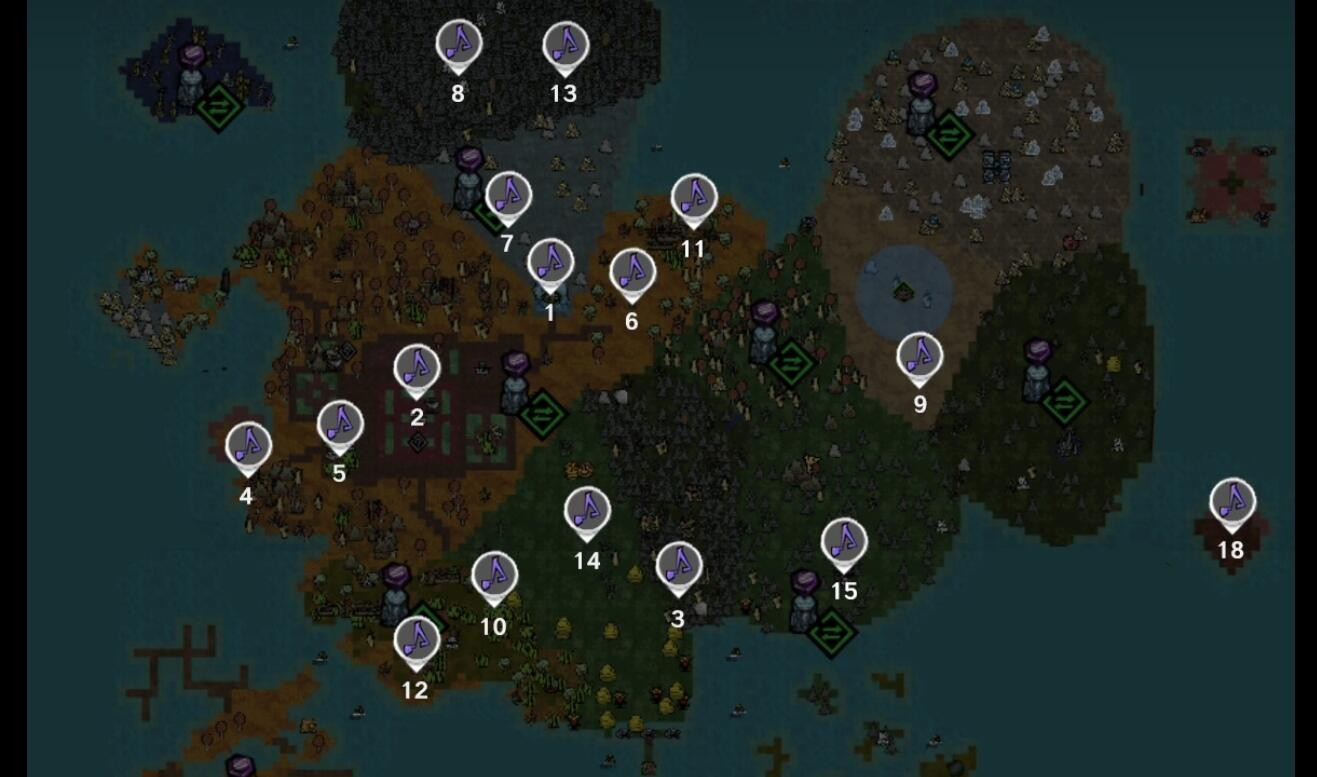Select music note marker 2
1317x777 pixels.
coord(417,368)
